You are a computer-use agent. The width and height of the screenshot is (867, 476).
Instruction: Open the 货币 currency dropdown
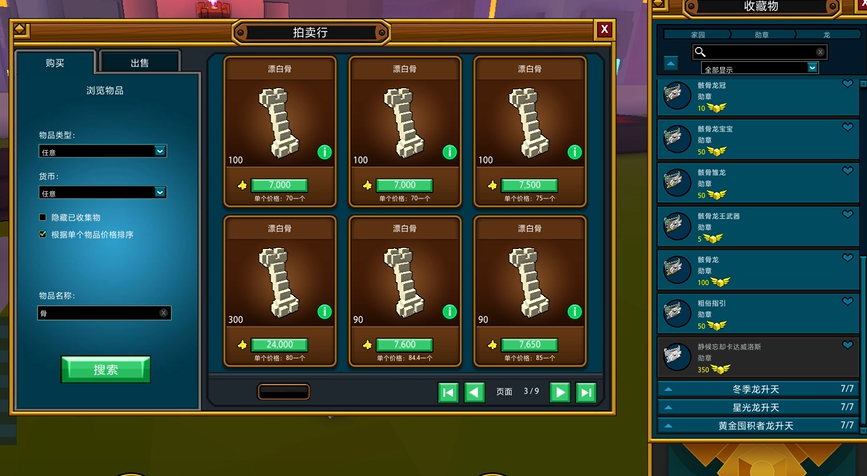pos(102,192)
